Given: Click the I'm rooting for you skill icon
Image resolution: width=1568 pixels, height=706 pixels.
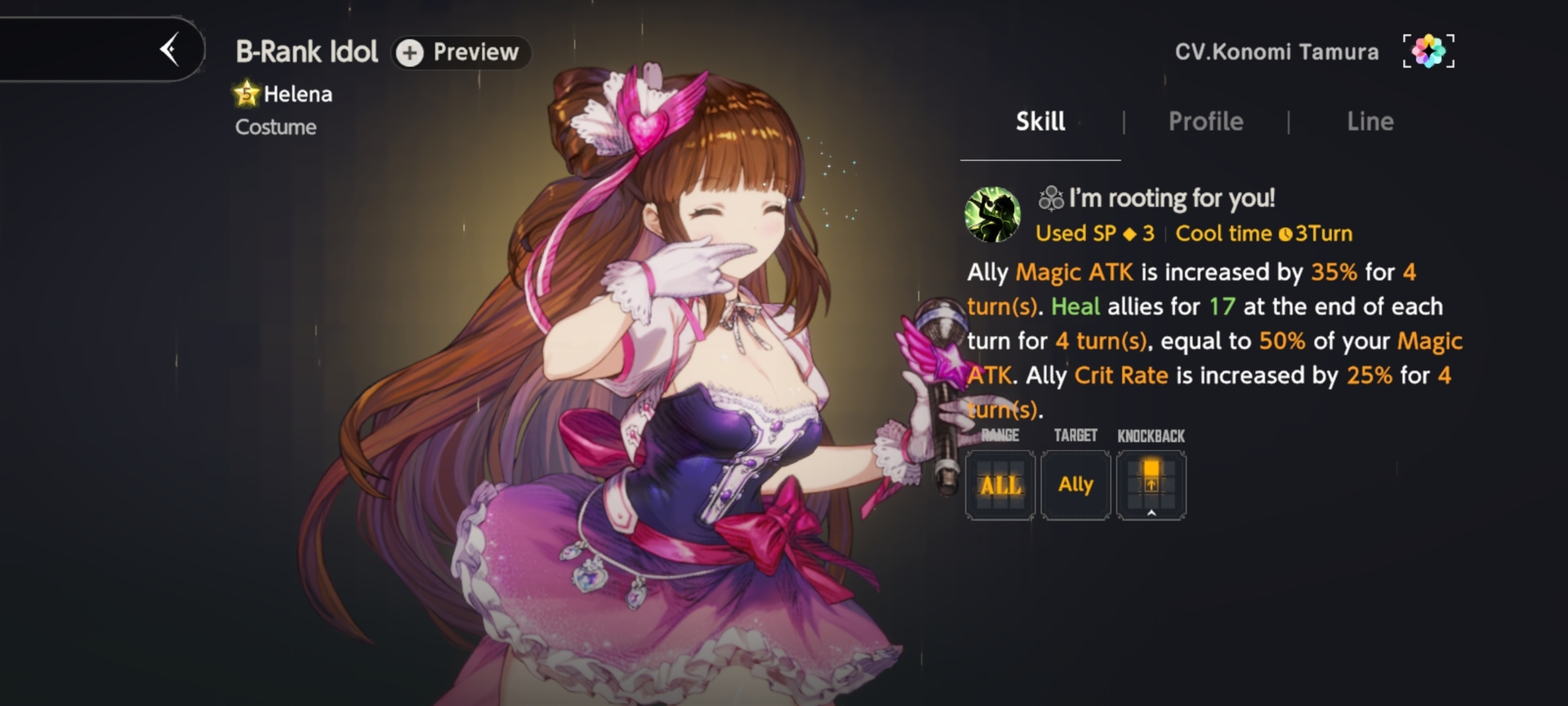Looking at the screenshot, I should coord(992,215).
